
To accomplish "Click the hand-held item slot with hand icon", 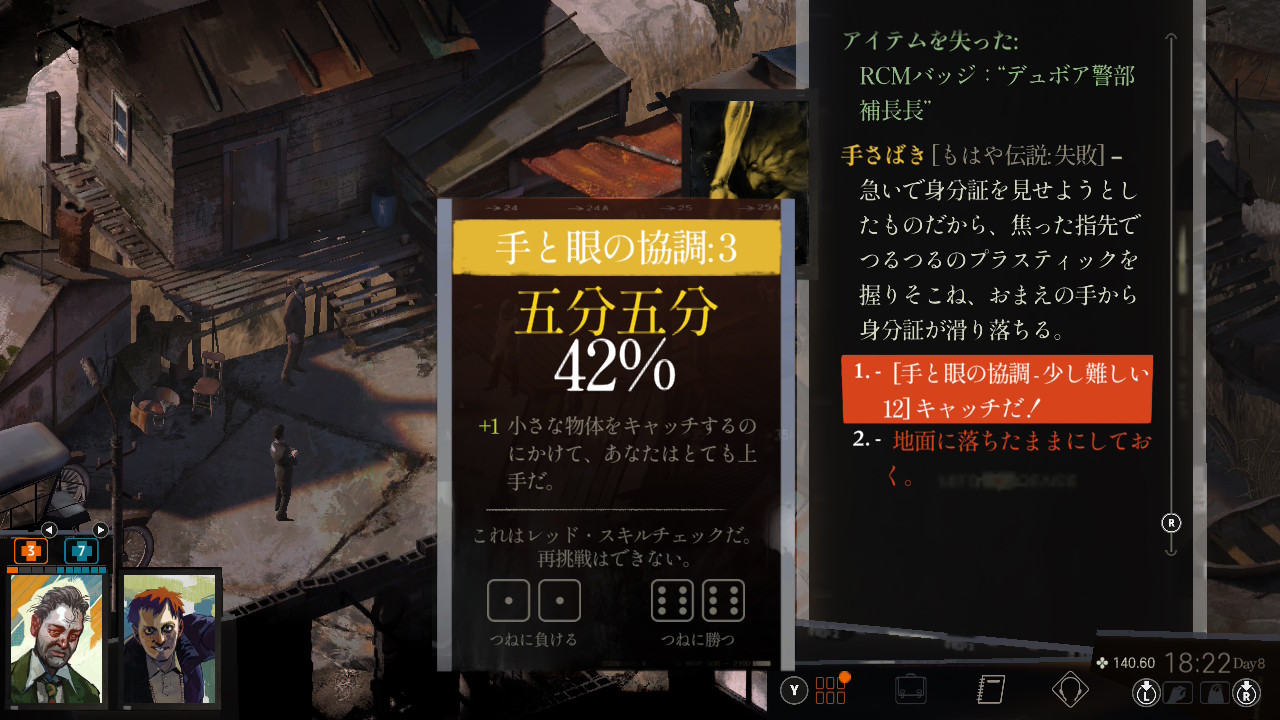I will [1180, 691].
